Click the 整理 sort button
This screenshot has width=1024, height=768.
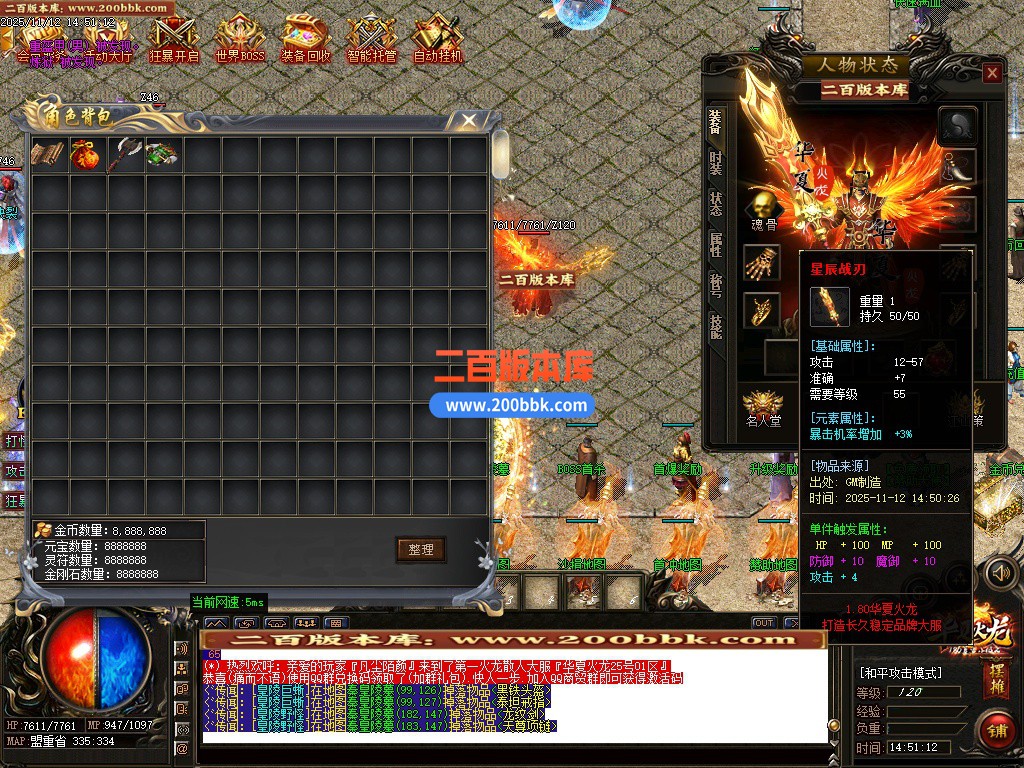point(420,549)
